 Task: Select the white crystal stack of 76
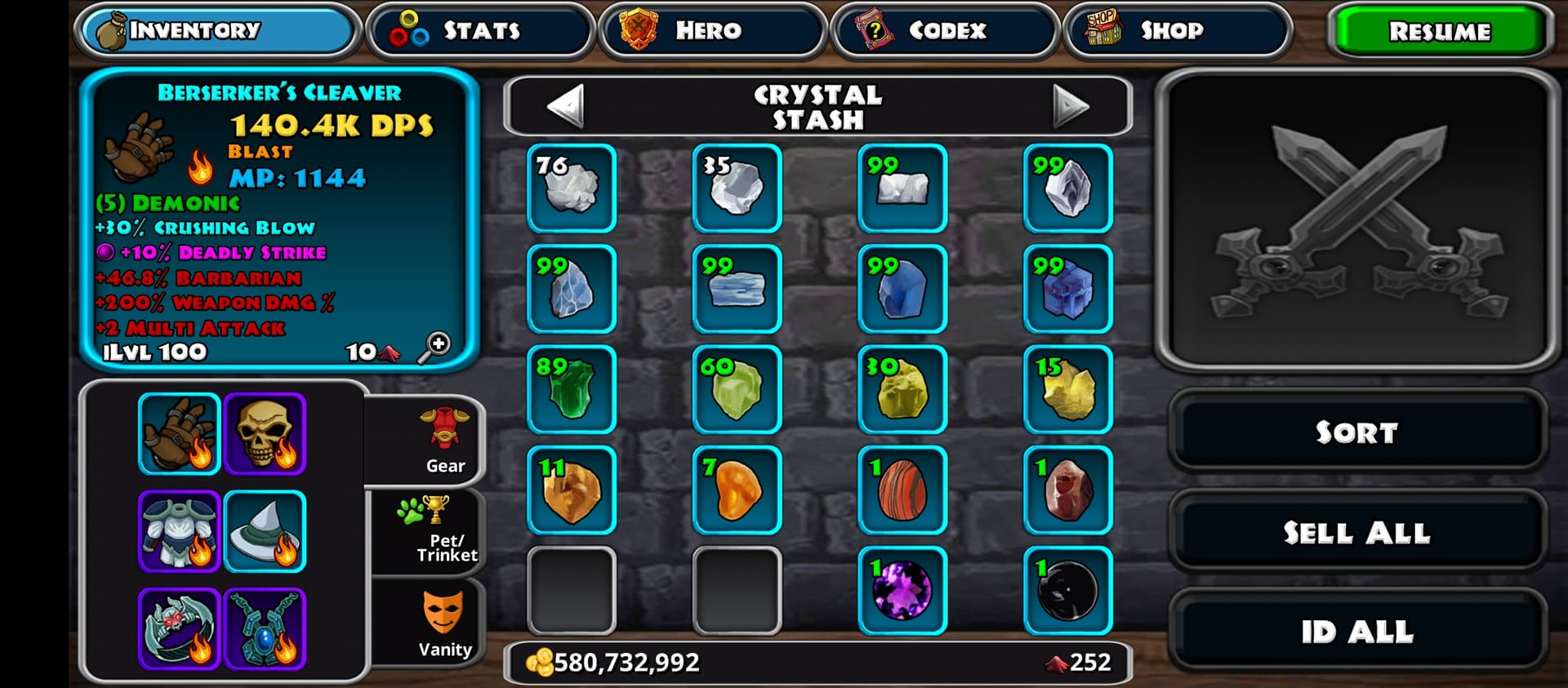coord(572,189)
